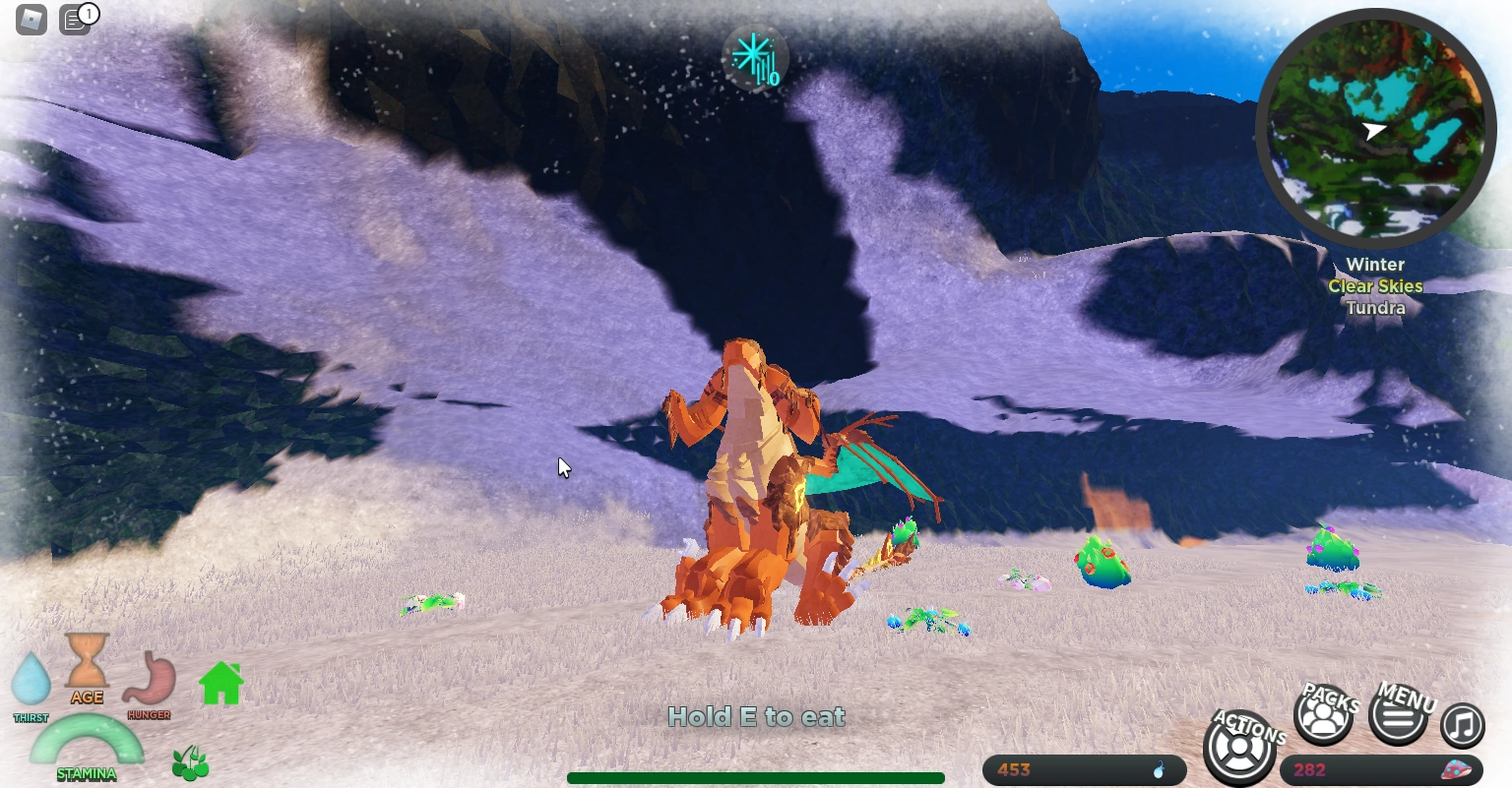Click the green stamina progress bar
The width and height of the screenshot is (1512, 788).
click(756, 776)
